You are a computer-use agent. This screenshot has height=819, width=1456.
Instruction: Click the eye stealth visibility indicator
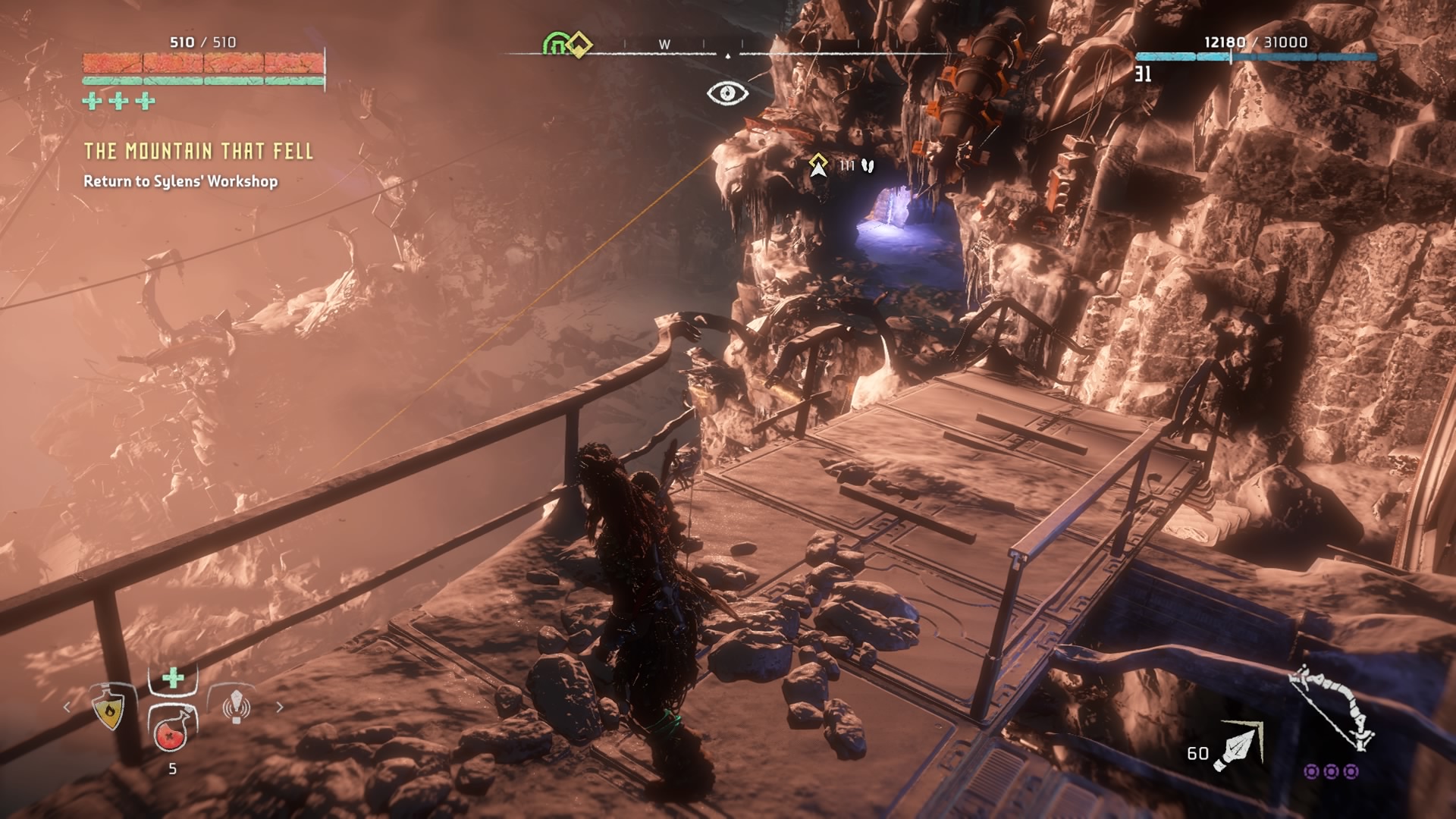pos(727,93)
